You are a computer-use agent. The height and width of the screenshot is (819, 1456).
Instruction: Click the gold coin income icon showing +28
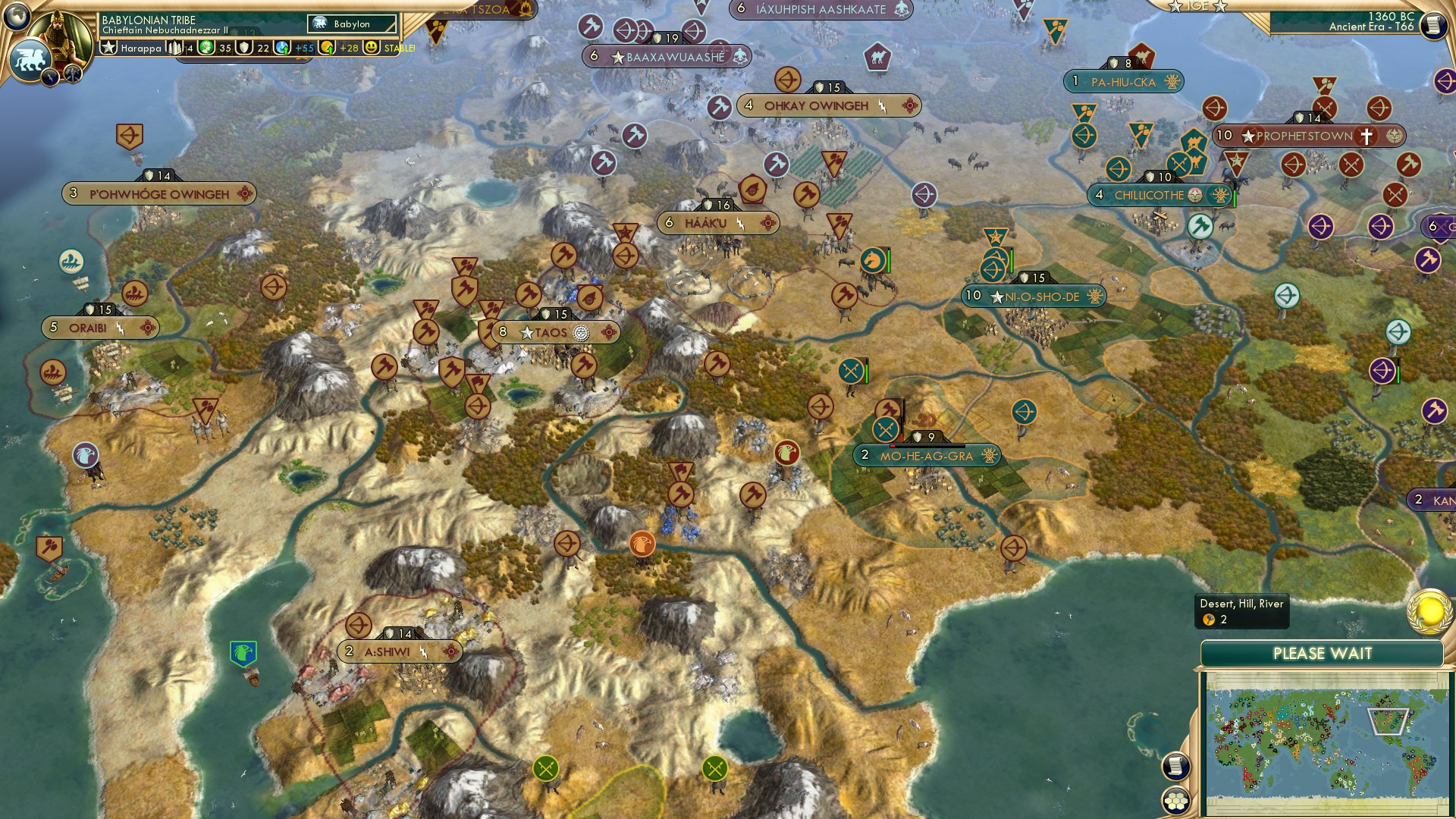pos(328,48)
